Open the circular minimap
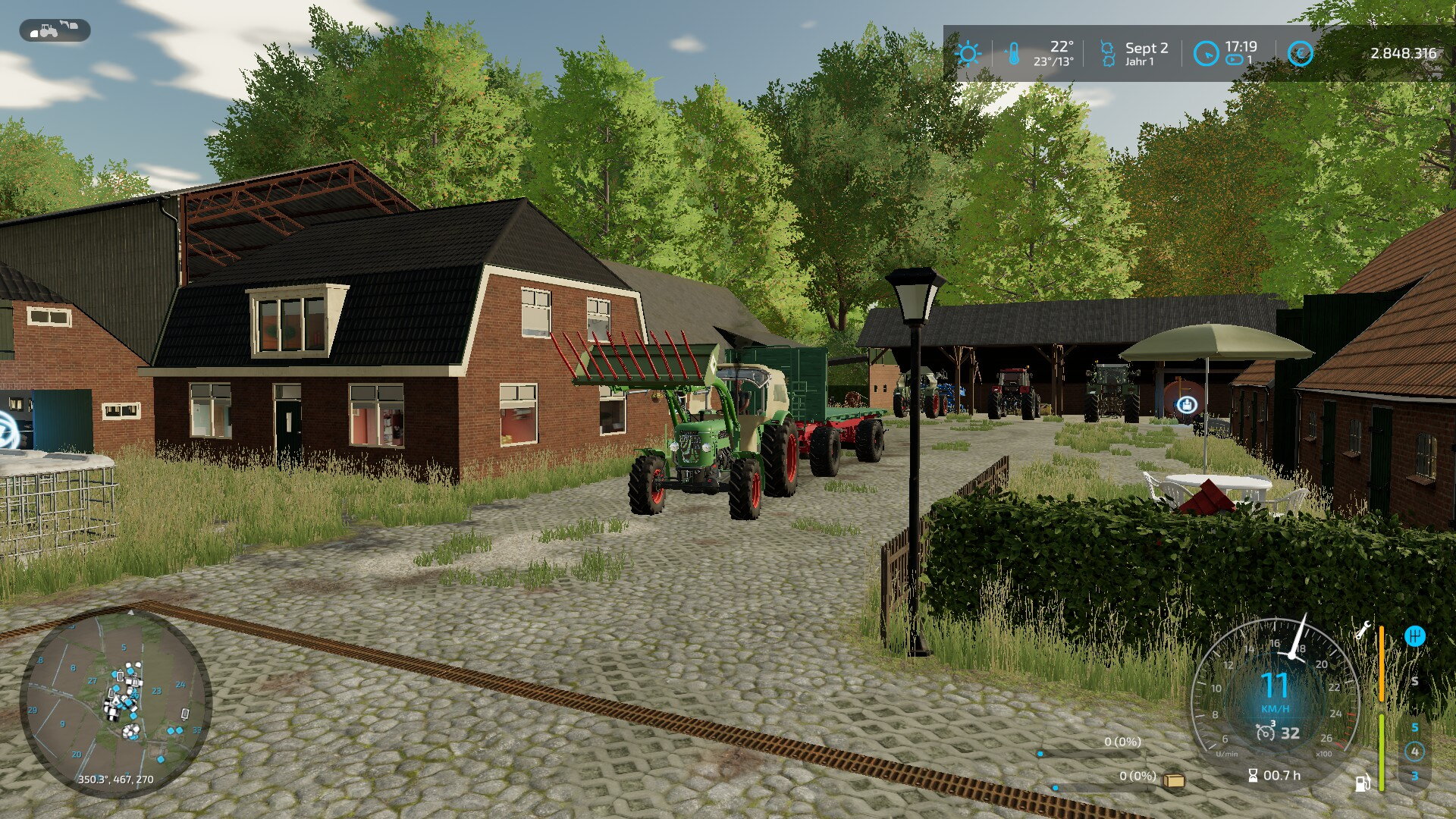Image resolution: width=1456 pixels, height=819 pixels. (115, 702)
